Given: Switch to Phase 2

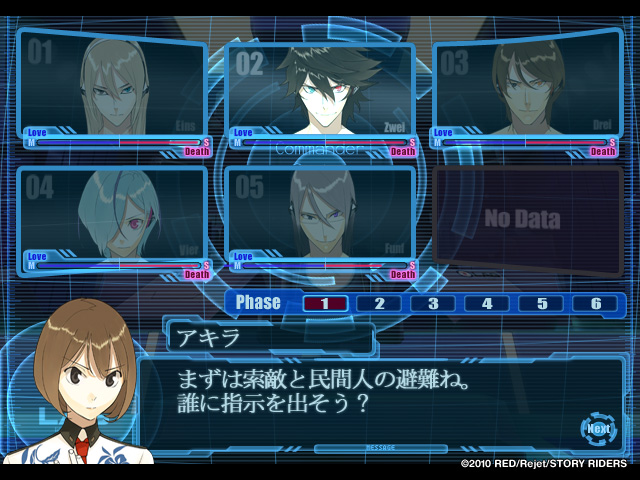Looking at the screenshot, I should click(379, 303).
